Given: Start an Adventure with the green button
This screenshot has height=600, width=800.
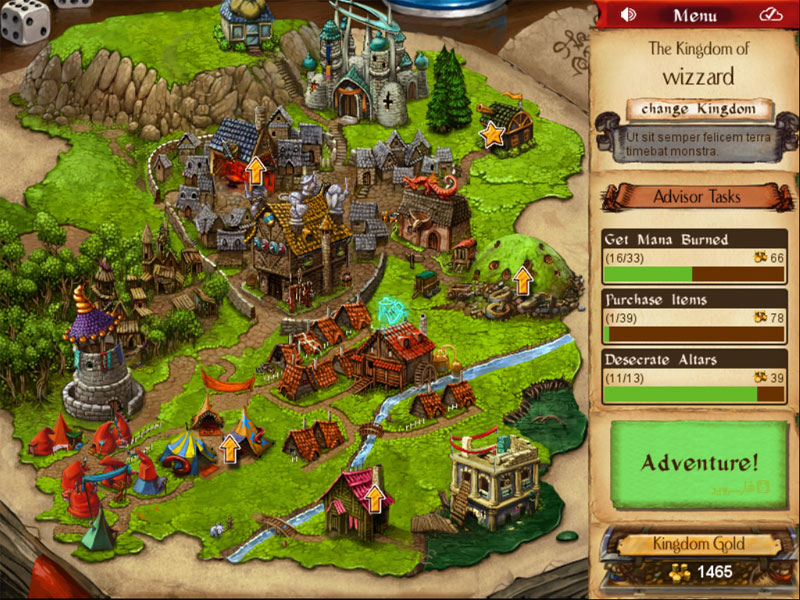Looking at the screenshot, I should 699,463.
